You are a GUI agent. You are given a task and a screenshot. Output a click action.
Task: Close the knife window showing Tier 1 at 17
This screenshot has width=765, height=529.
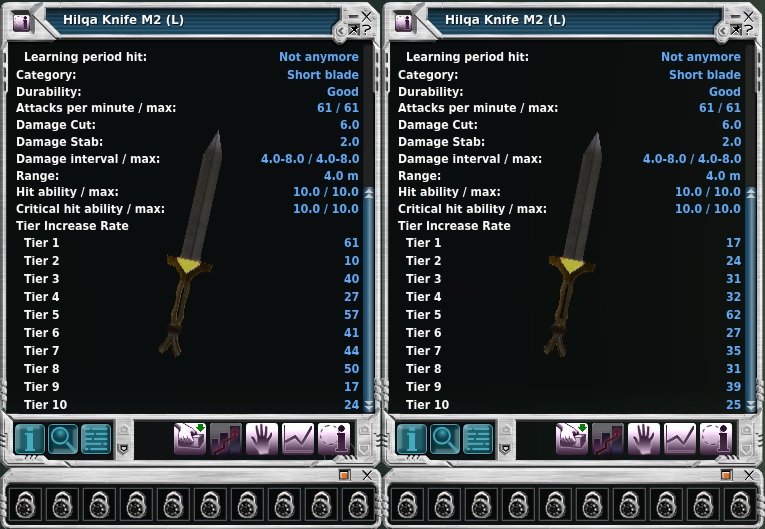pyautogui.click(x=748, y=17)
